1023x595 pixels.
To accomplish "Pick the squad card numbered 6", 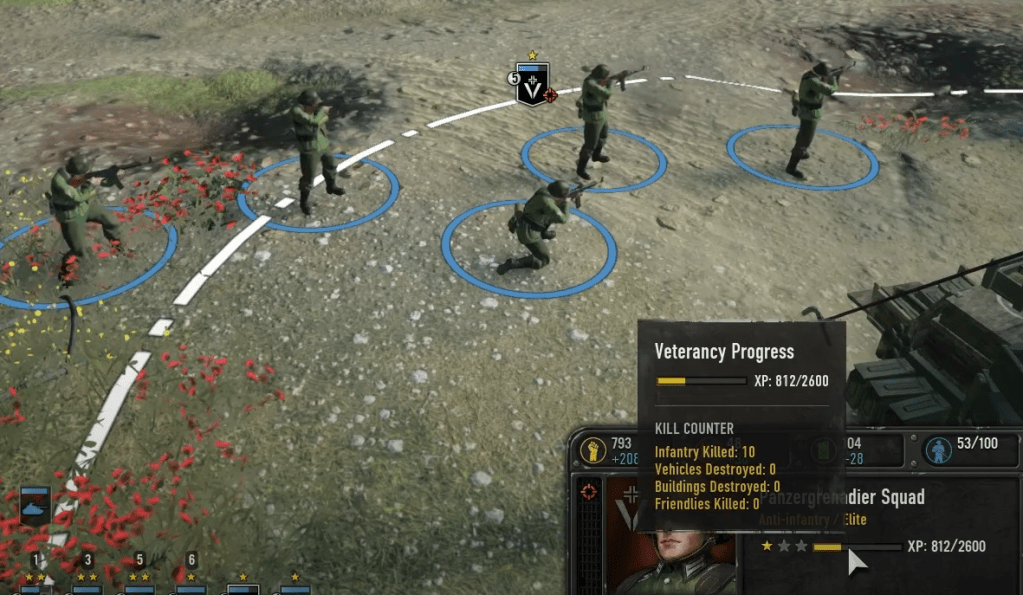I will point(191,583).
